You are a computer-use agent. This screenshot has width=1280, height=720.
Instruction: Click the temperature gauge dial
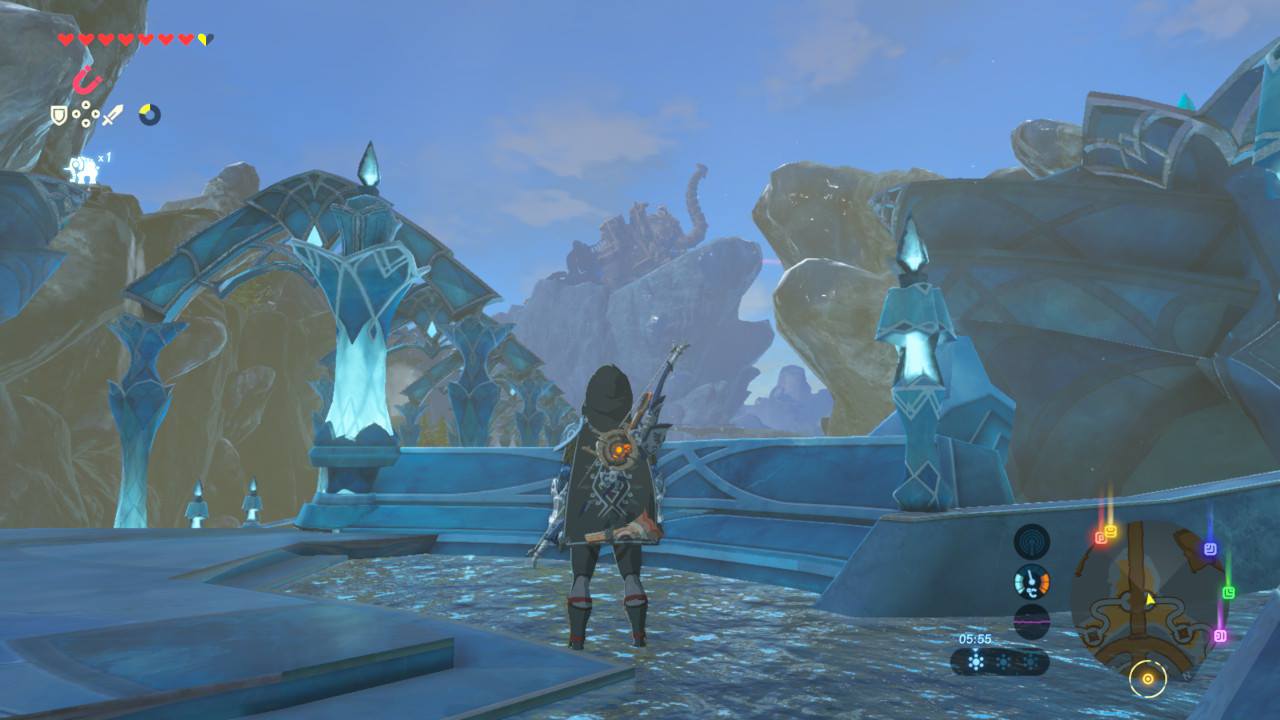tap(1031, 581)
